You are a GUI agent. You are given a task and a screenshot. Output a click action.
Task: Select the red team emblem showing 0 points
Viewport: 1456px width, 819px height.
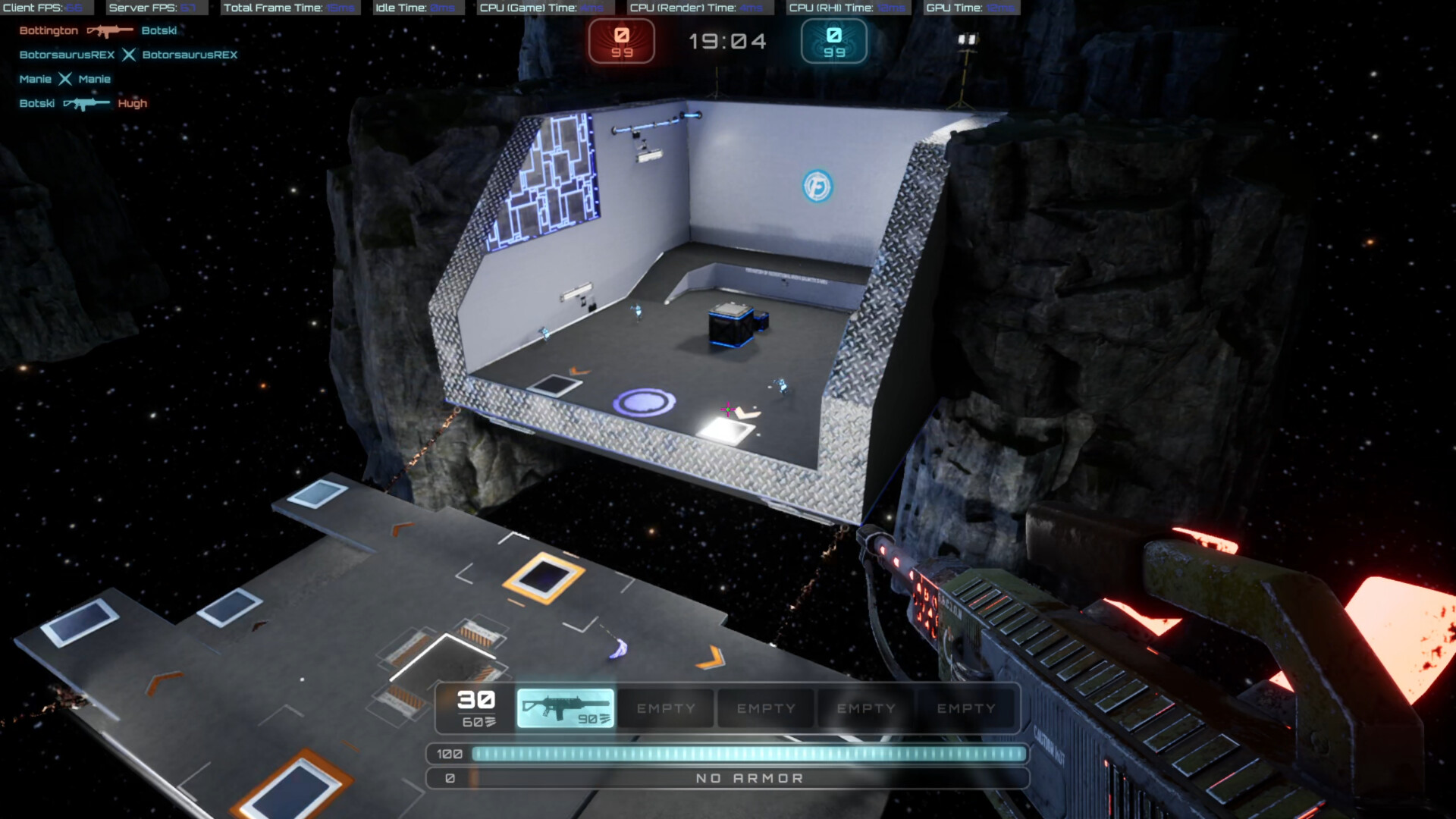click(x=622, y=42)
